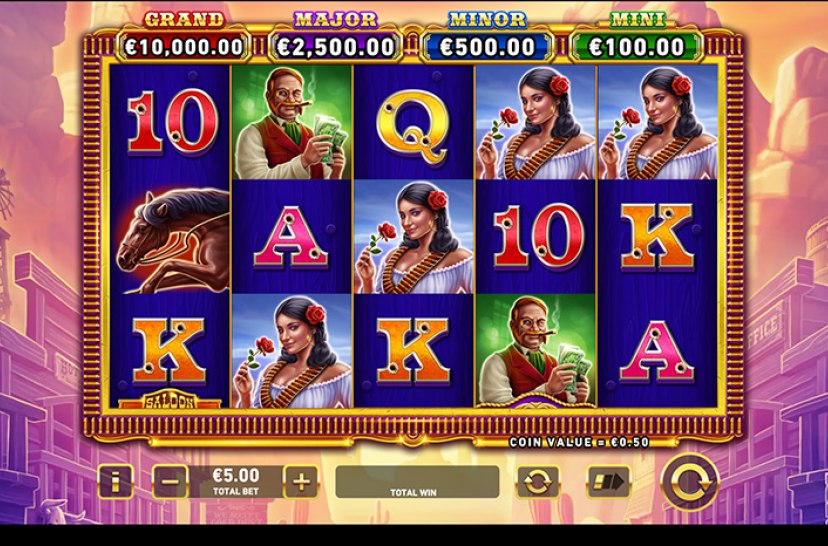Toggle the turbo spin arrow button

[x=607, y=482]
